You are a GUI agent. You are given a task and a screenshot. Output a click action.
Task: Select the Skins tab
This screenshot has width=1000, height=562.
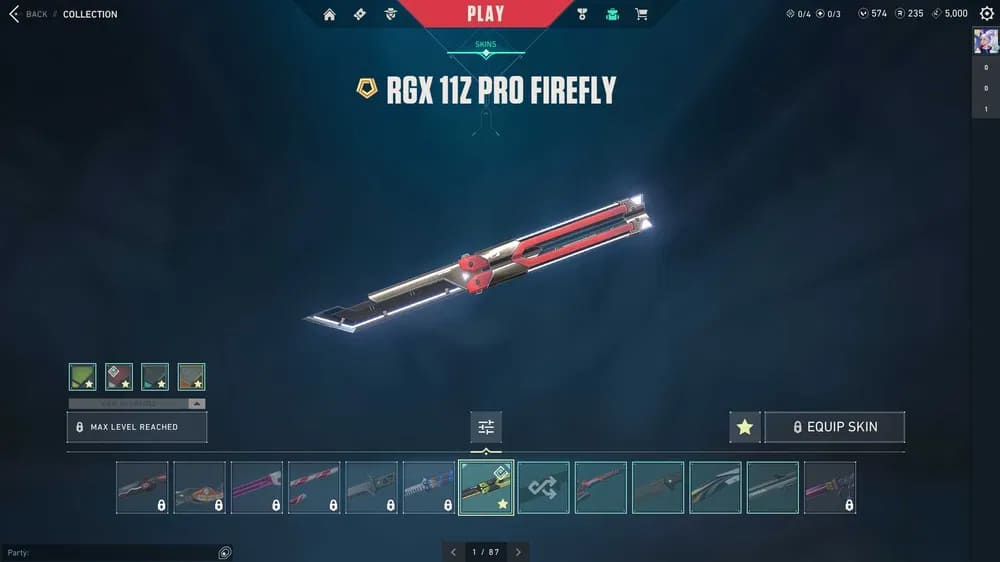485,45
